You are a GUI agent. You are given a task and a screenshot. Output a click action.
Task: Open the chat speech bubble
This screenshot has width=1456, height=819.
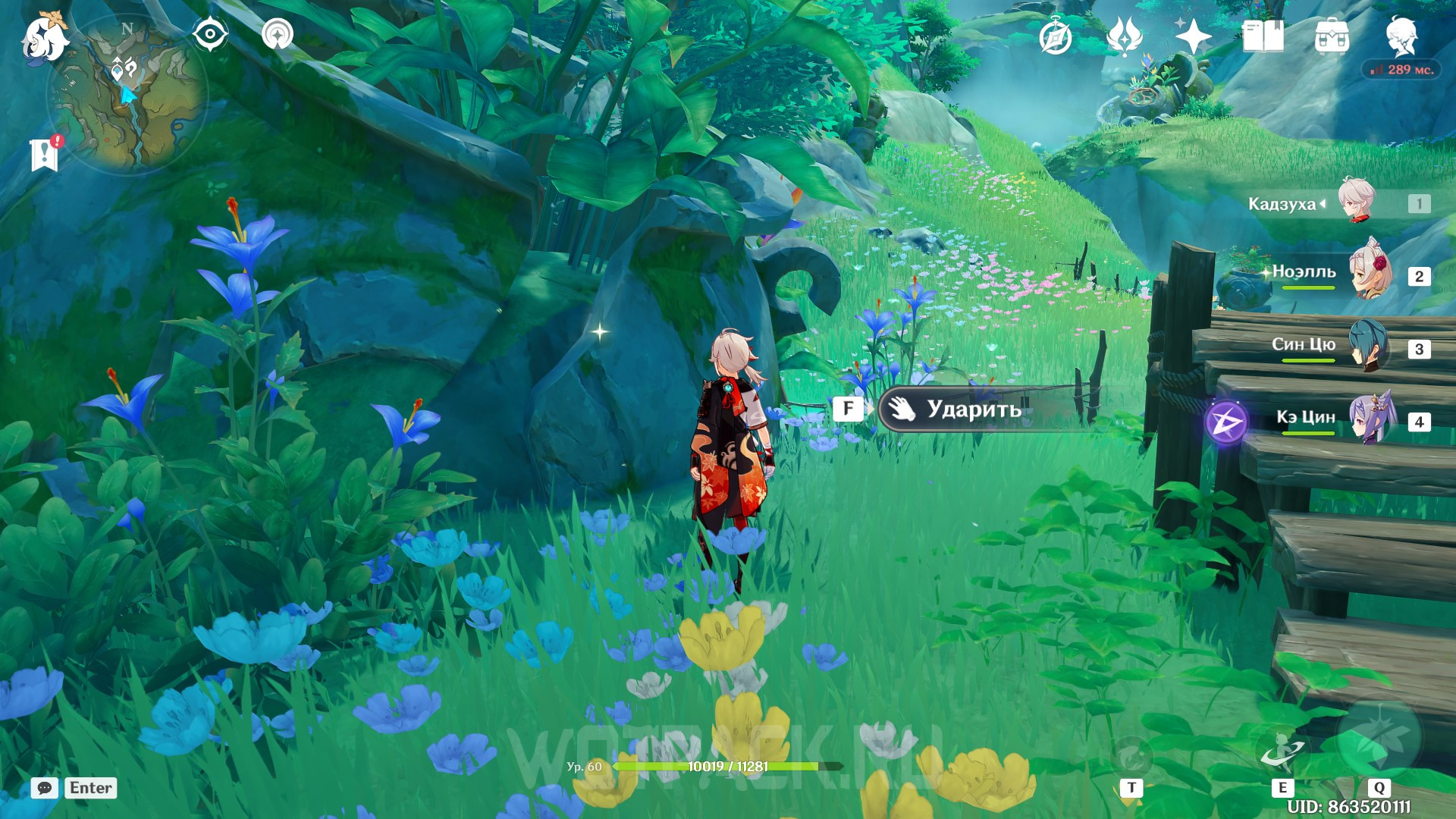point(45,788)
